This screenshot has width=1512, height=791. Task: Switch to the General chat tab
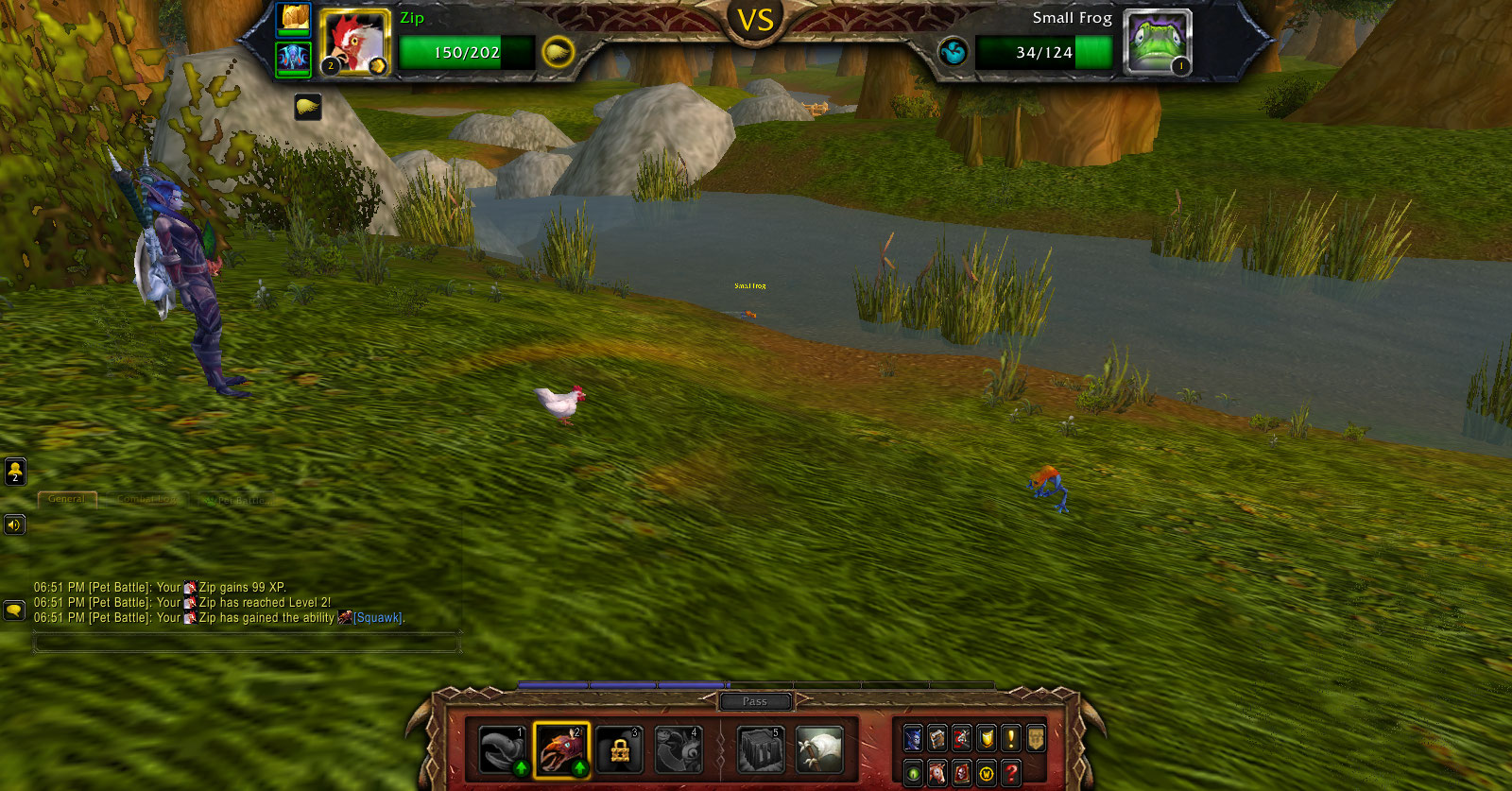(66, 499)
